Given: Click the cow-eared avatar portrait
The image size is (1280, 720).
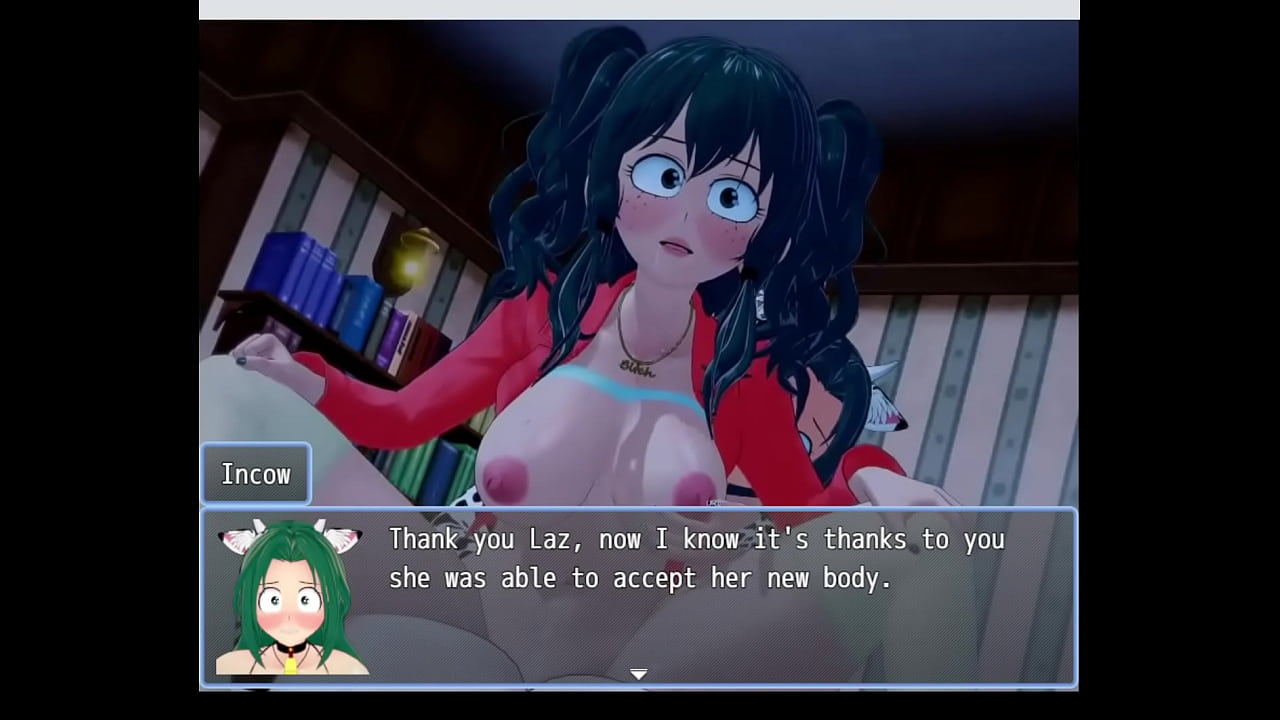Looking at the screenshot, I should click(x=291, y=600).
